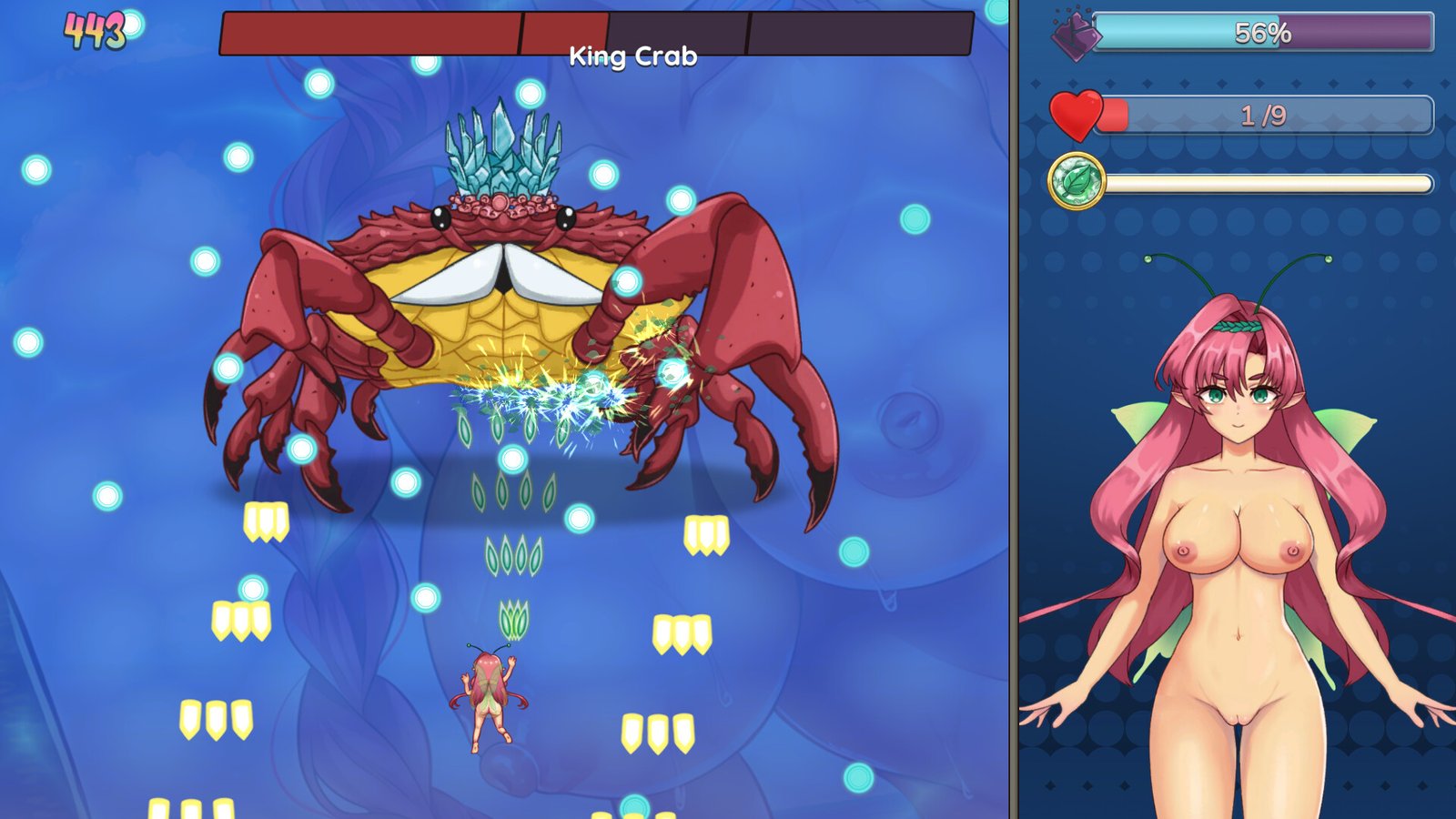Toggle the 1/9 health counter display
This screenshot has width=1456, height=819.
click(x=1265, y=114)
